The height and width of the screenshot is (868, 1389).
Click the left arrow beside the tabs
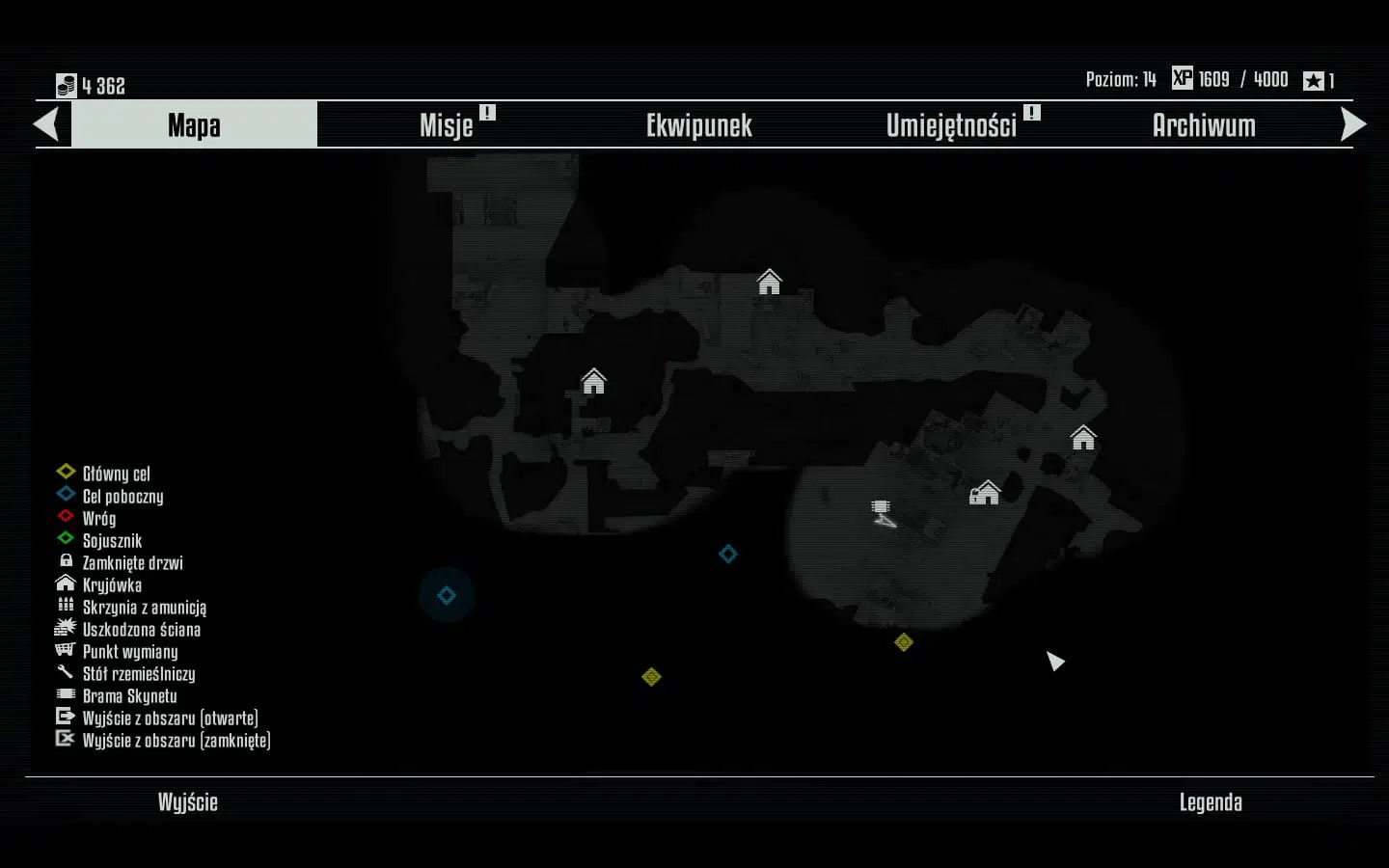coord(46,124)
